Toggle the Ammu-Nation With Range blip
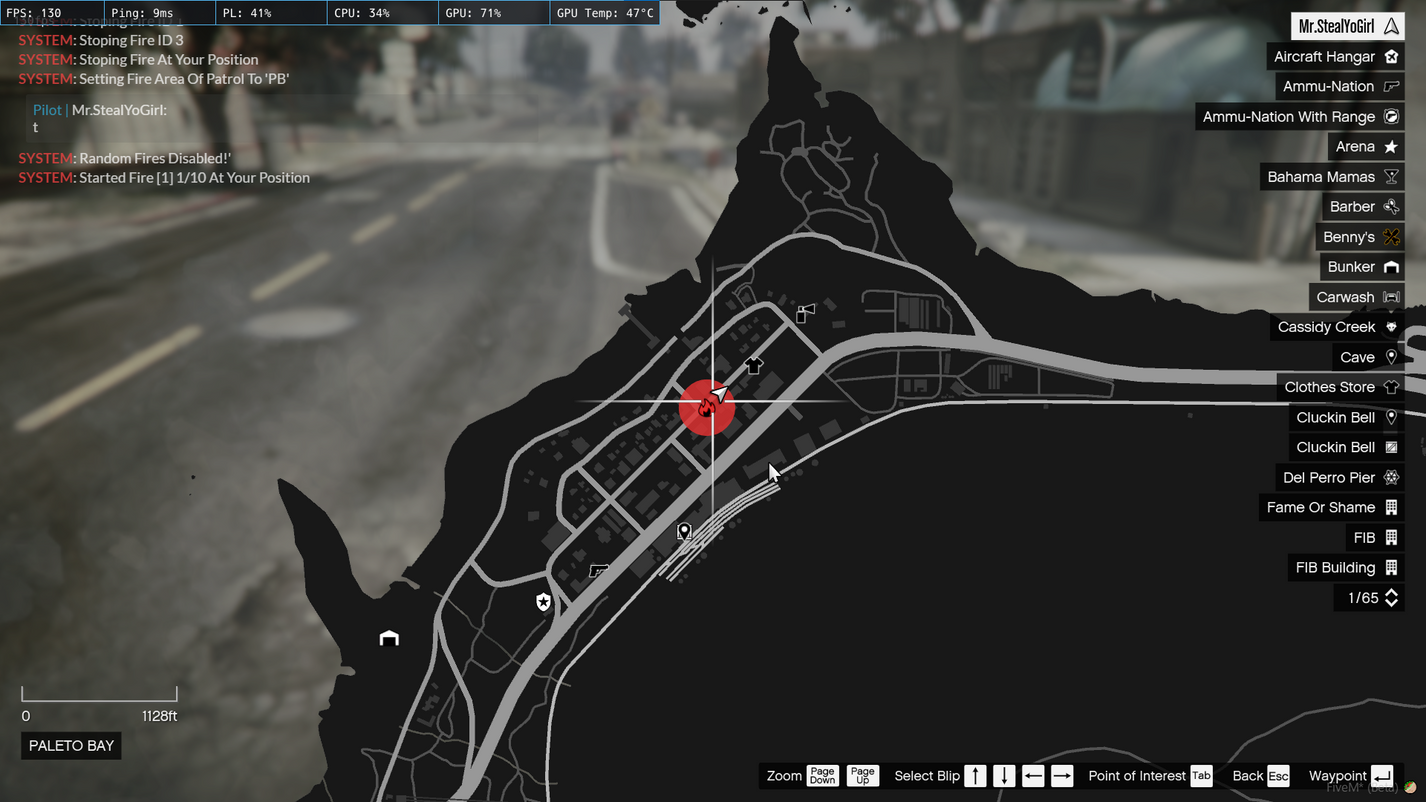 pyautogui.click(x=1390, y=116)
